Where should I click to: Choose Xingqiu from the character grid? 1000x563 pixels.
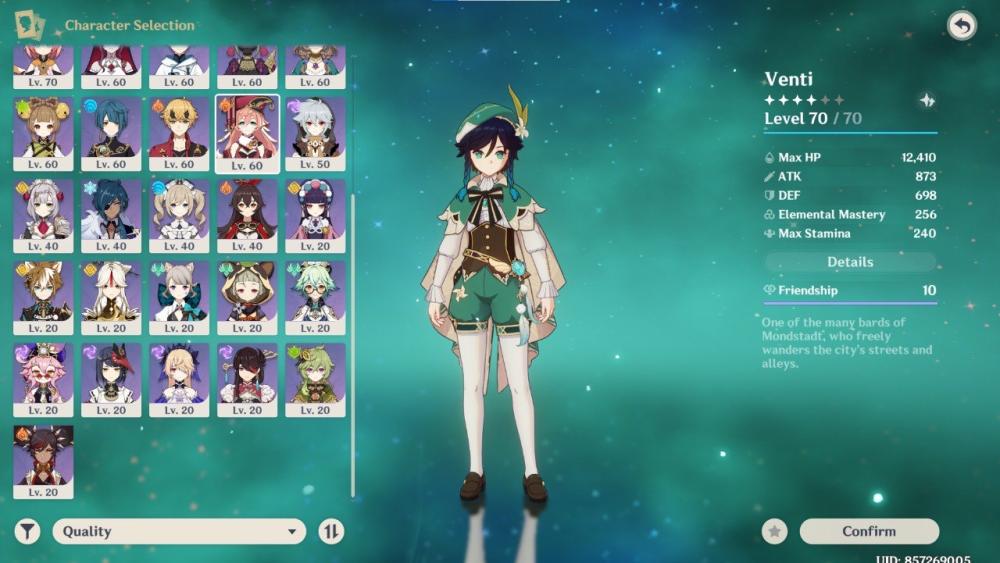pos(111,133)
